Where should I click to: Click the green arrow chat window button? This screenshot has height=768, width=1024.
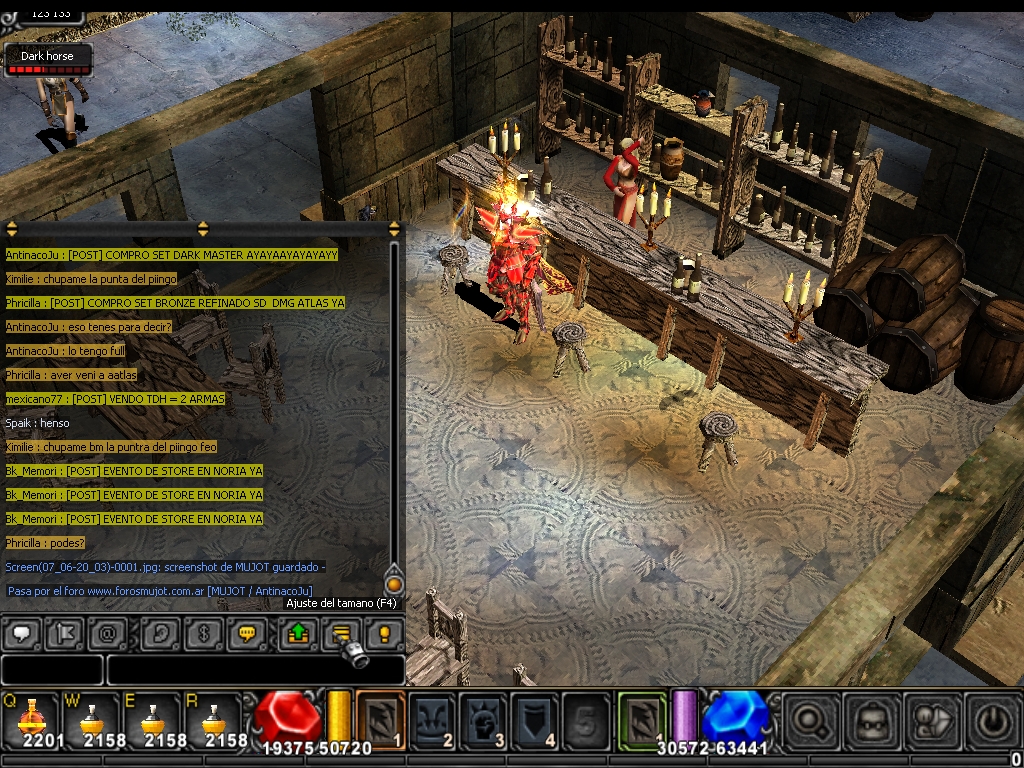(x=298, y=632)
